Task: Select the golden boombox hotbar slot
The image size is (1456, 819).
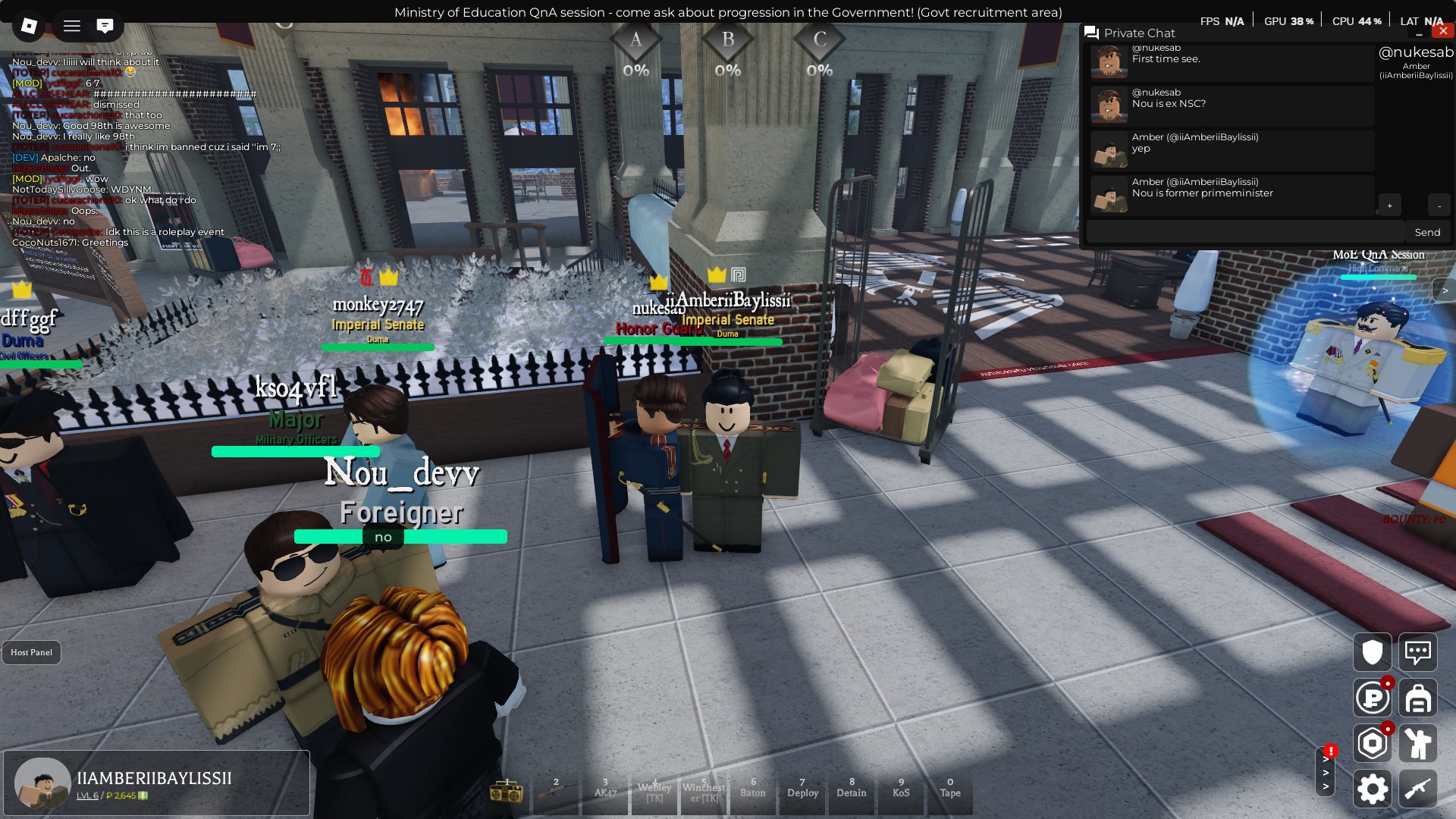Action: point(507,792)
